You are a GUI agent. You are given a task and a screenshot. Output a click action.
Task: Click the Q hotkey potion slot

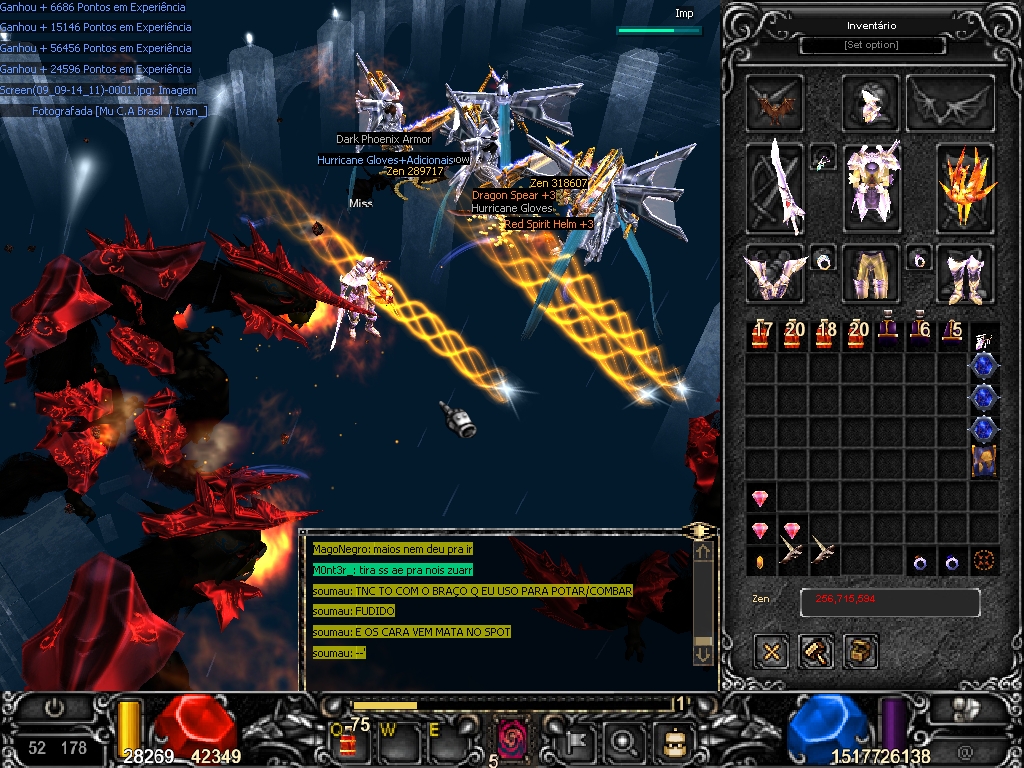coord(349,742)
